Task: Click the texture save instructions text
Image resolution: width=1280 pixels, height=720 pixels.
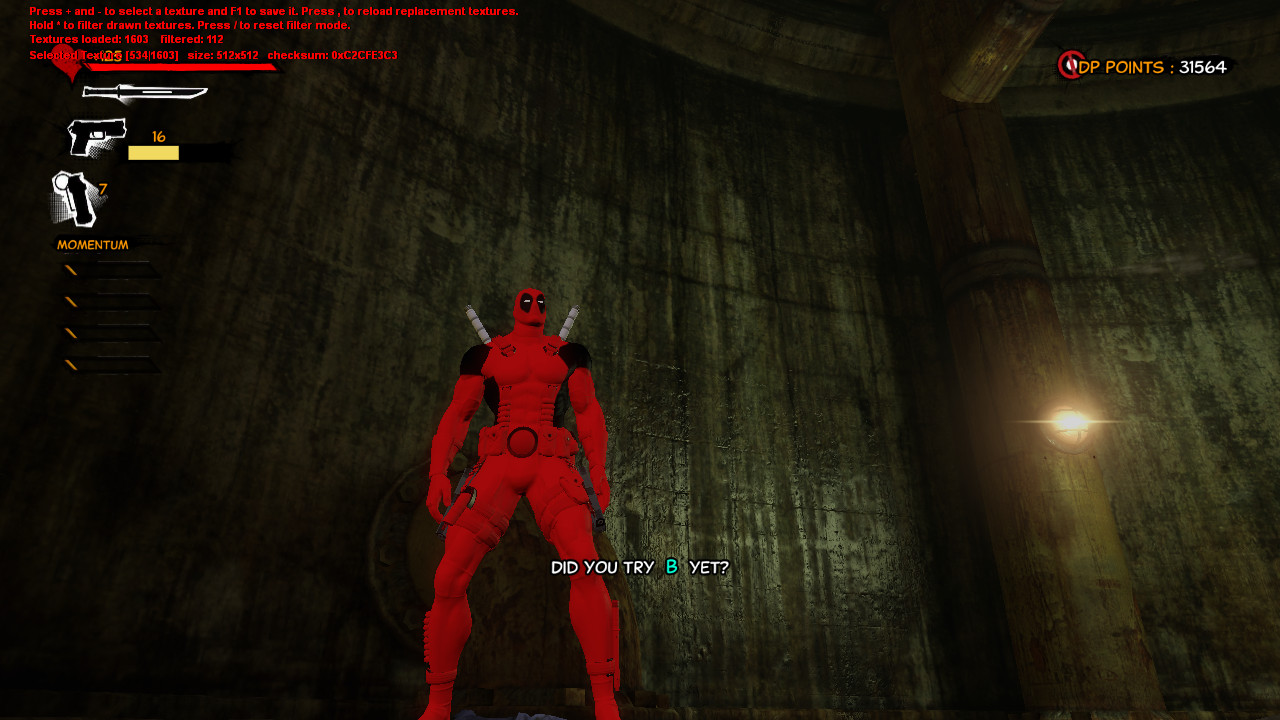Action: 272,12
